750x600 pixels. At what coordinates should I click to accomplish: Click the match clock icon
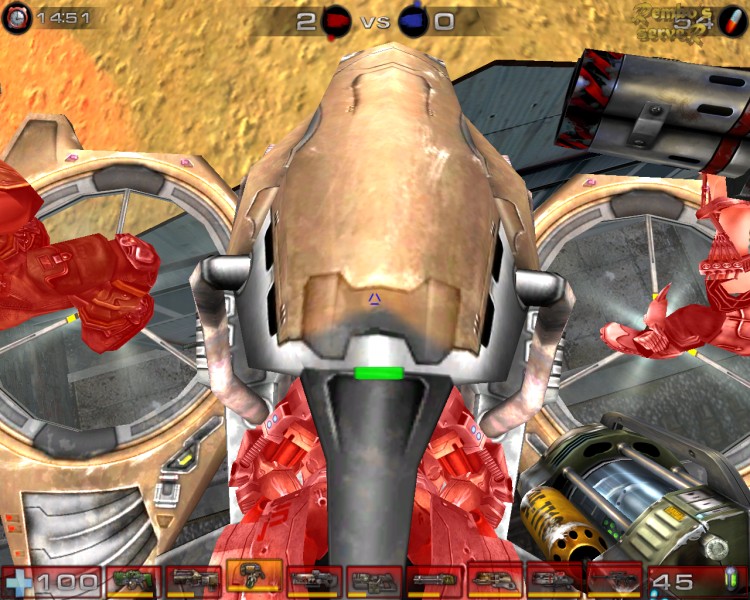point(17,19)
